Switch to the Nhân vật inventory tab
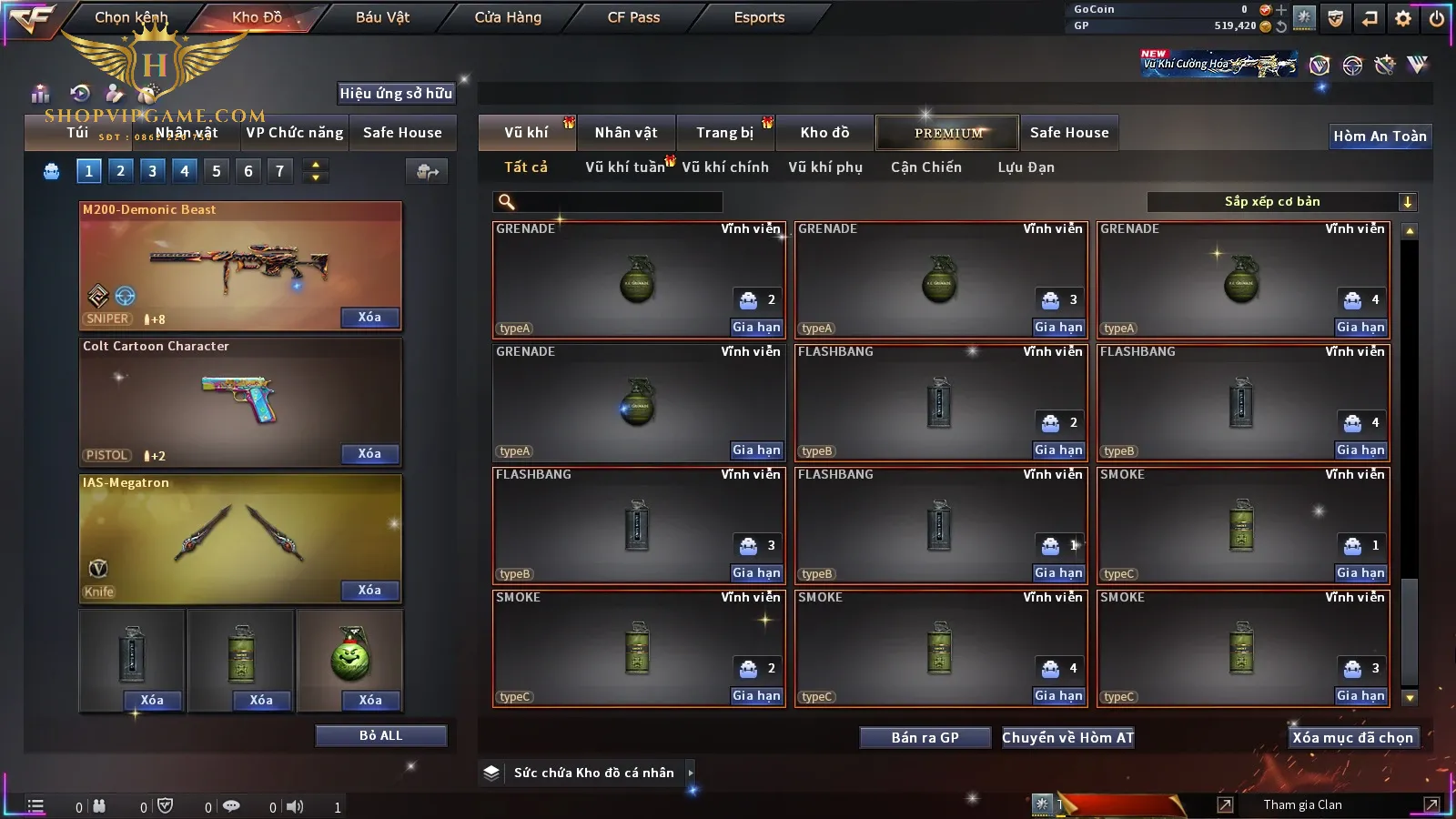1456x819 pixels. coord(625,133)
